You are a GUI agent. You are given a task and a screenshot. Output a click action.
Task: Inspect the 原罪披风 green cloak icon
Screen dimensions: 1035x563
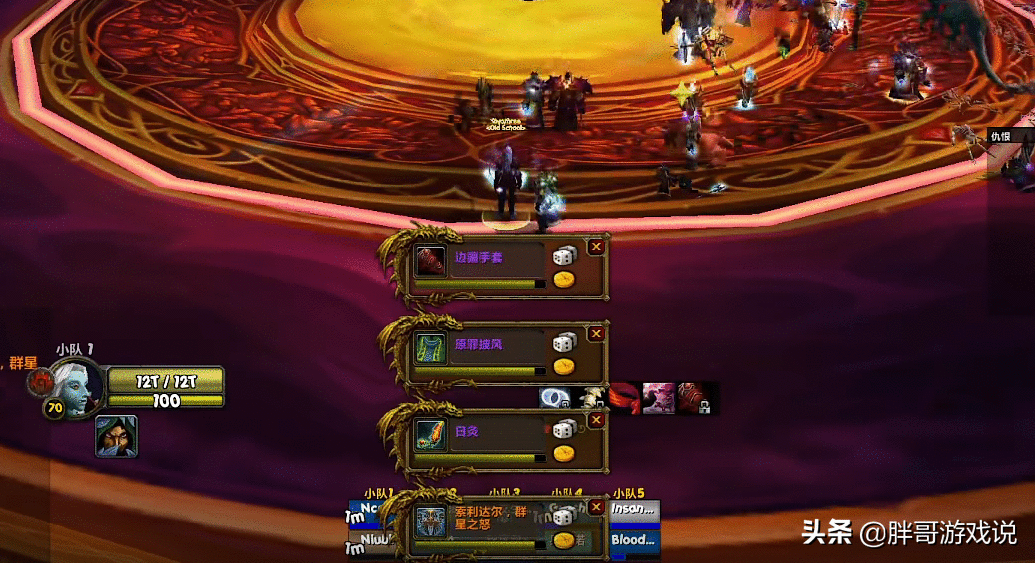click(430, 348)
